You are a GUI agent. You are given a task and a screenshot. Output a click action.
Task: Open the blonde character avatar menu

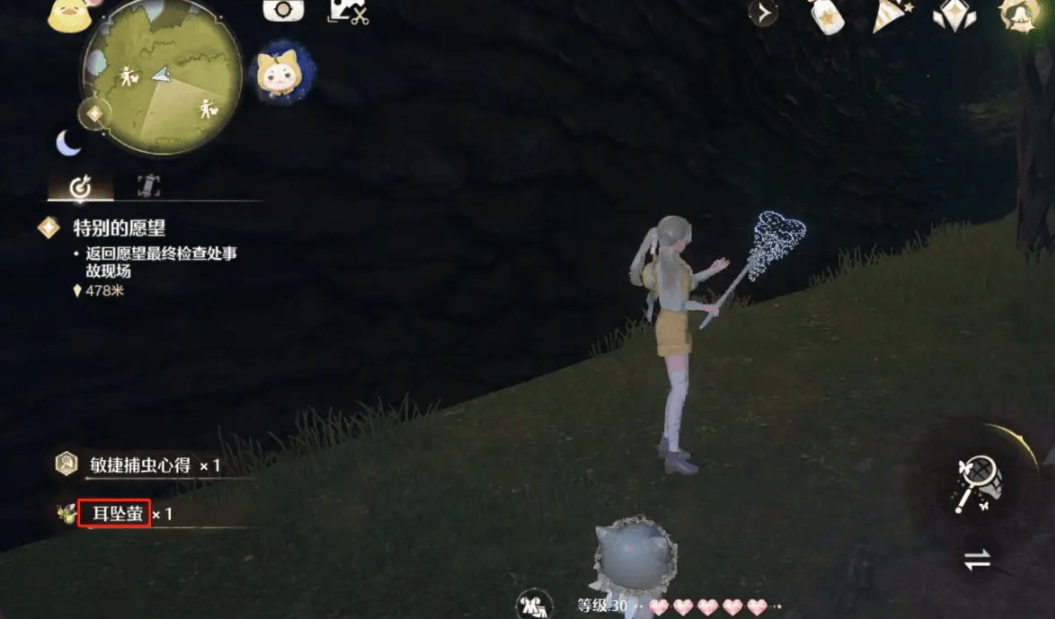tap(1020, 14)
